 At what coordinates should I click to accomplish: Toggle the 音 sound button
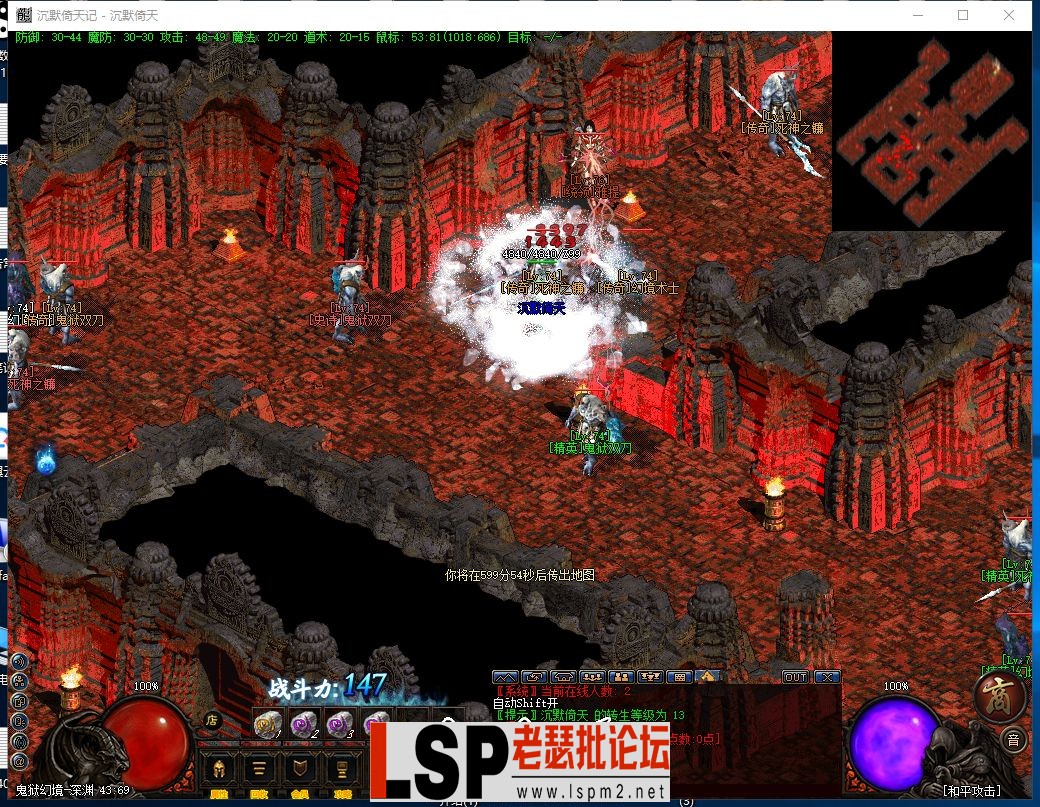point(1013,741)
